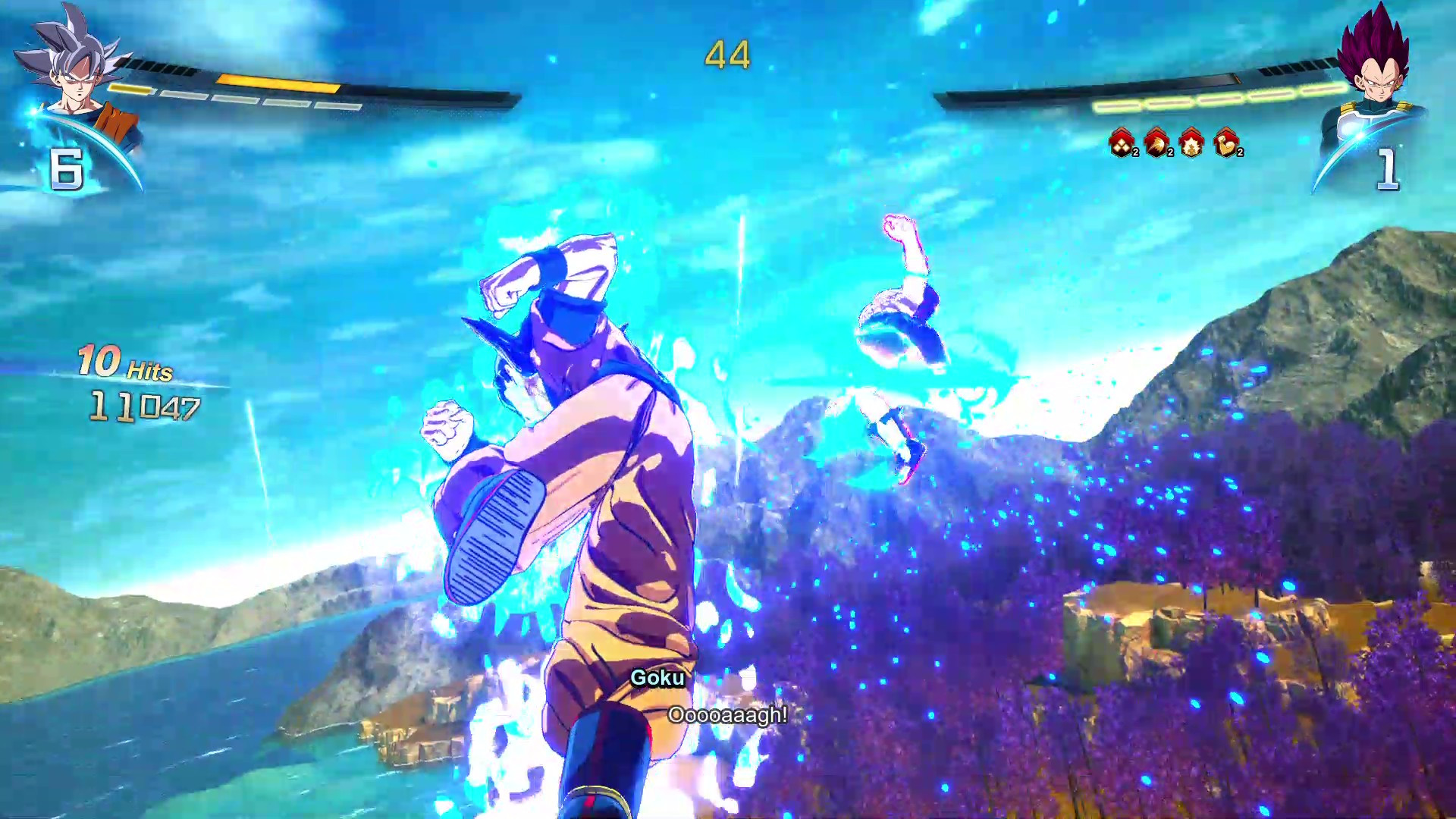The width and height of the screenshot is (1456, 819).
Task: Click the 'Ooooaaagh!' subtitle text
Action: click(x=728, y=714)
